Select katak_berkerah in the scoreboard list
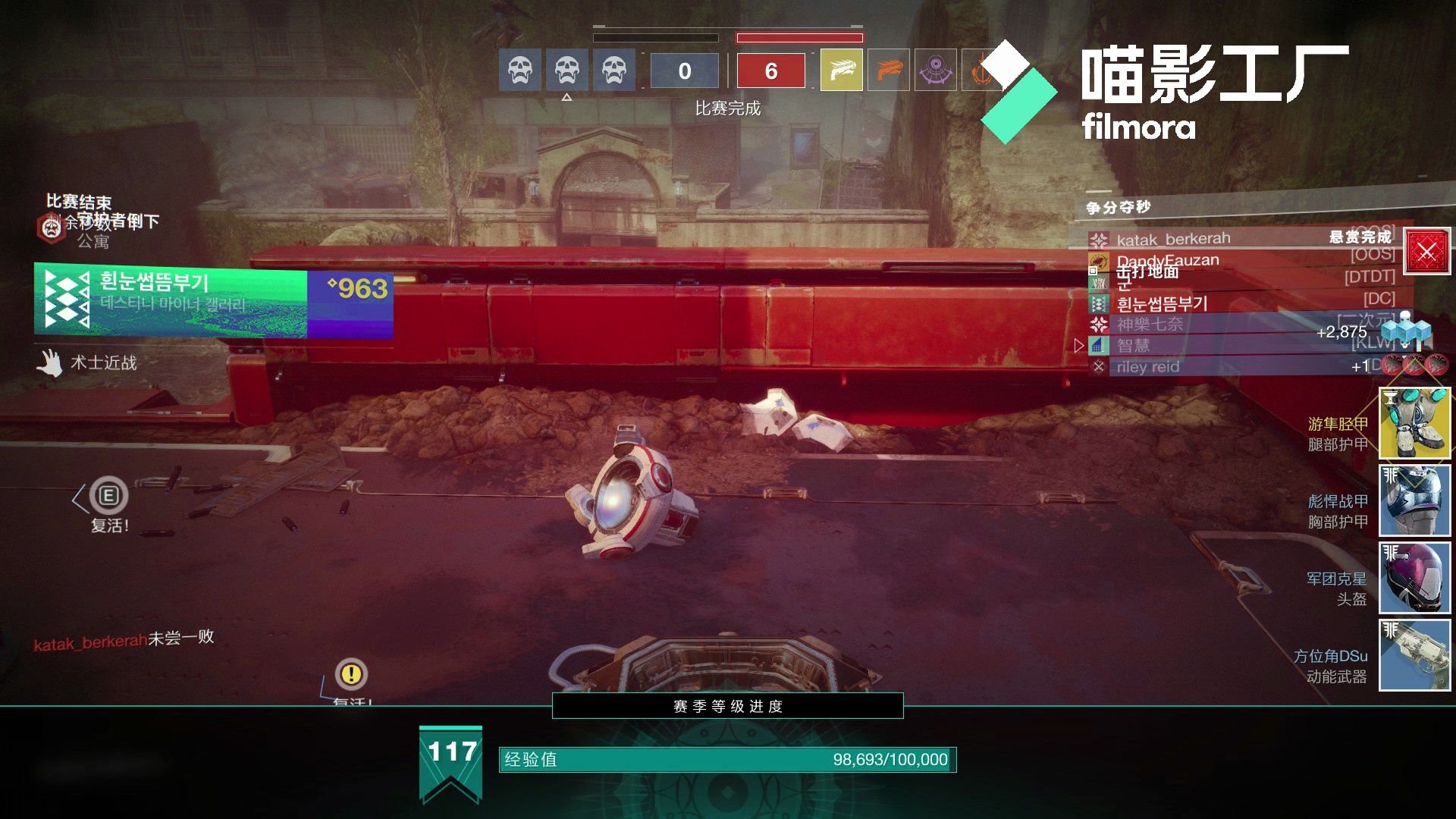 click(x=1172, y=240)
